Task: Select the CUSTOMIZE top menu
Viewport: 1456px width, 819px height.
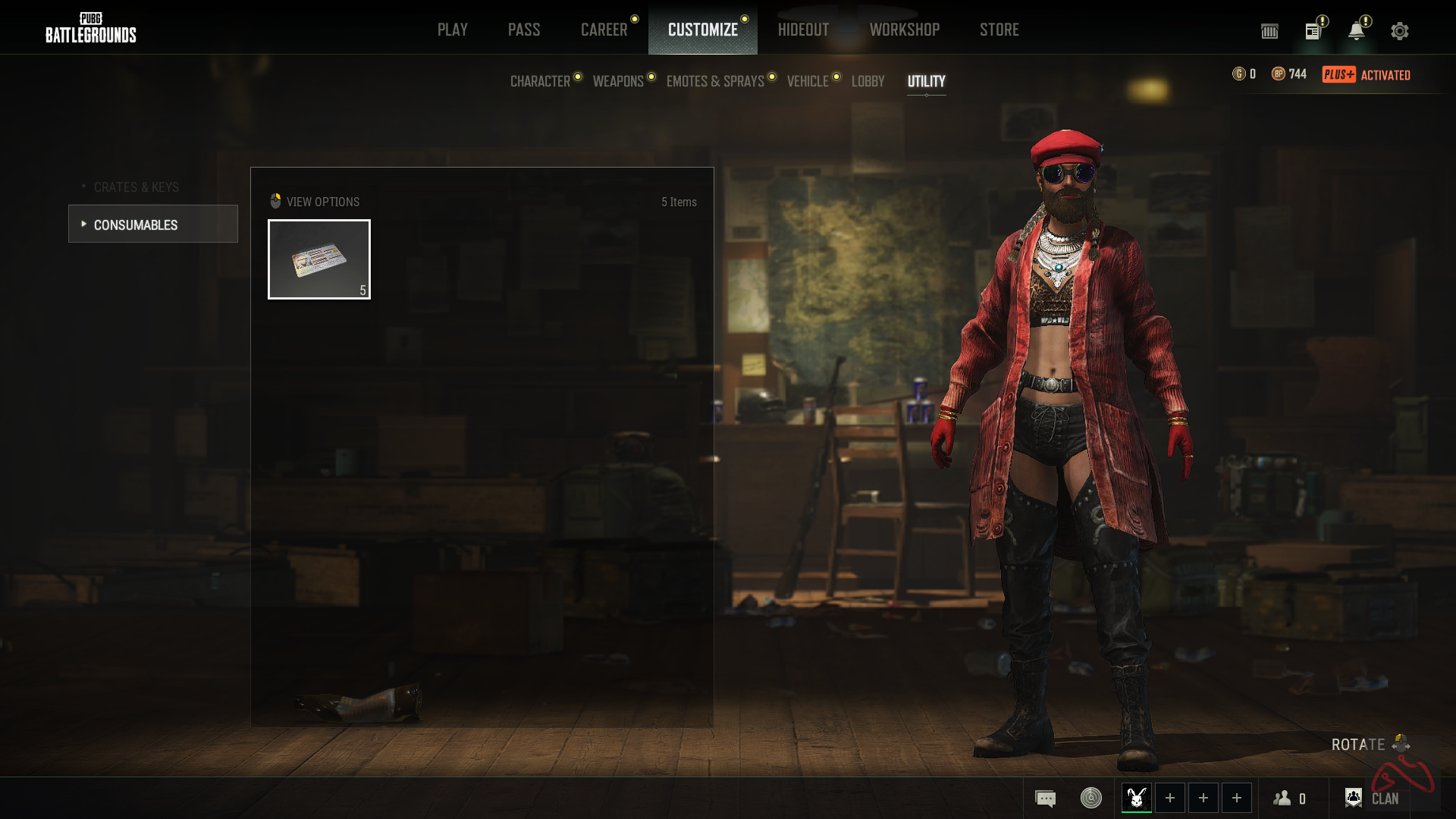Action: click(702, 30)
